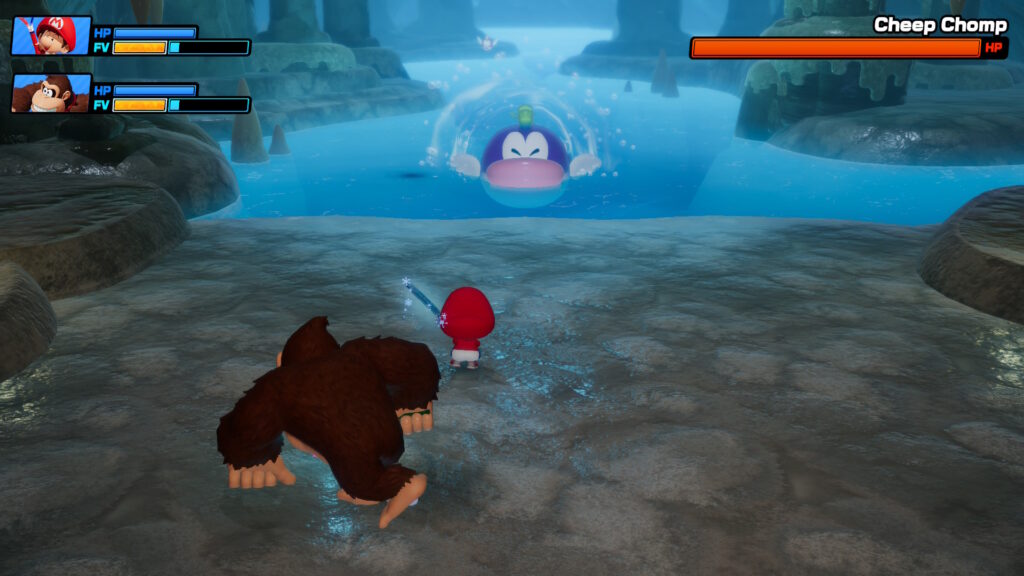Viewport: 1024px width, 576px height.
Task: Select Mario's character portrait
Action: click(51, 36)
